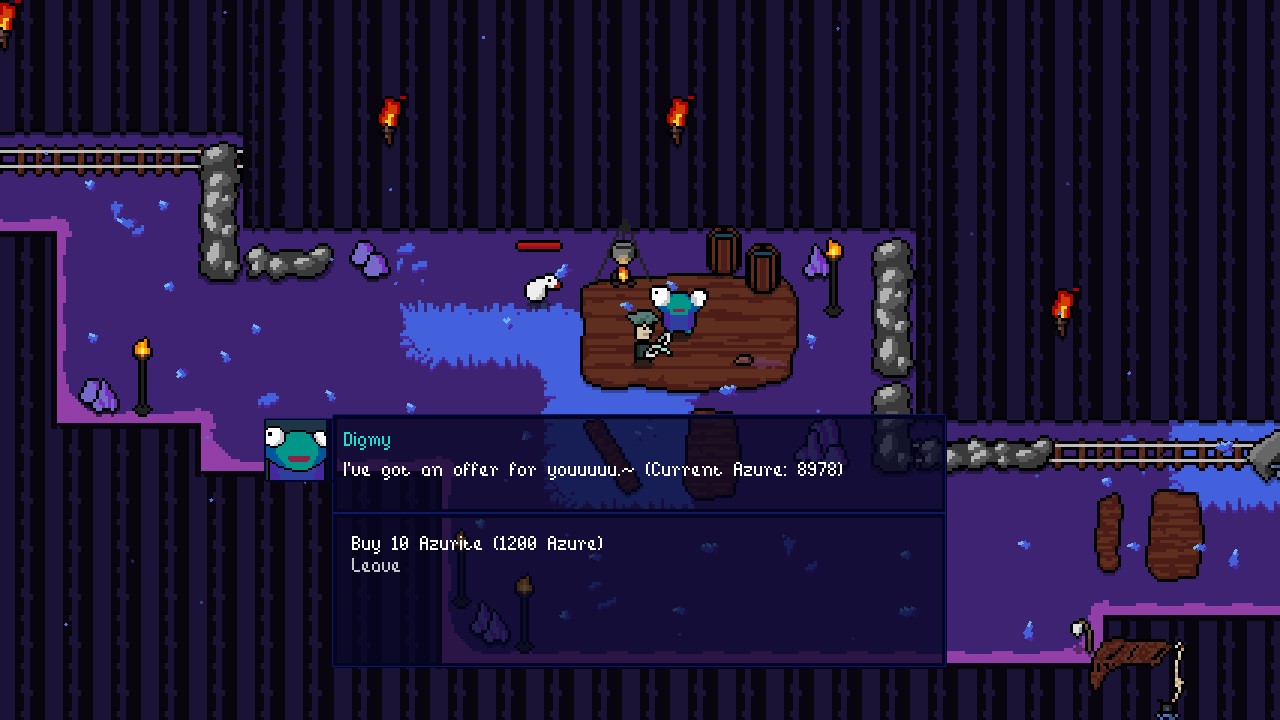Click the red health bar above the campfire
This screenshot has width=1280, height=720.
pyautogui.click(x=541, y=246)
